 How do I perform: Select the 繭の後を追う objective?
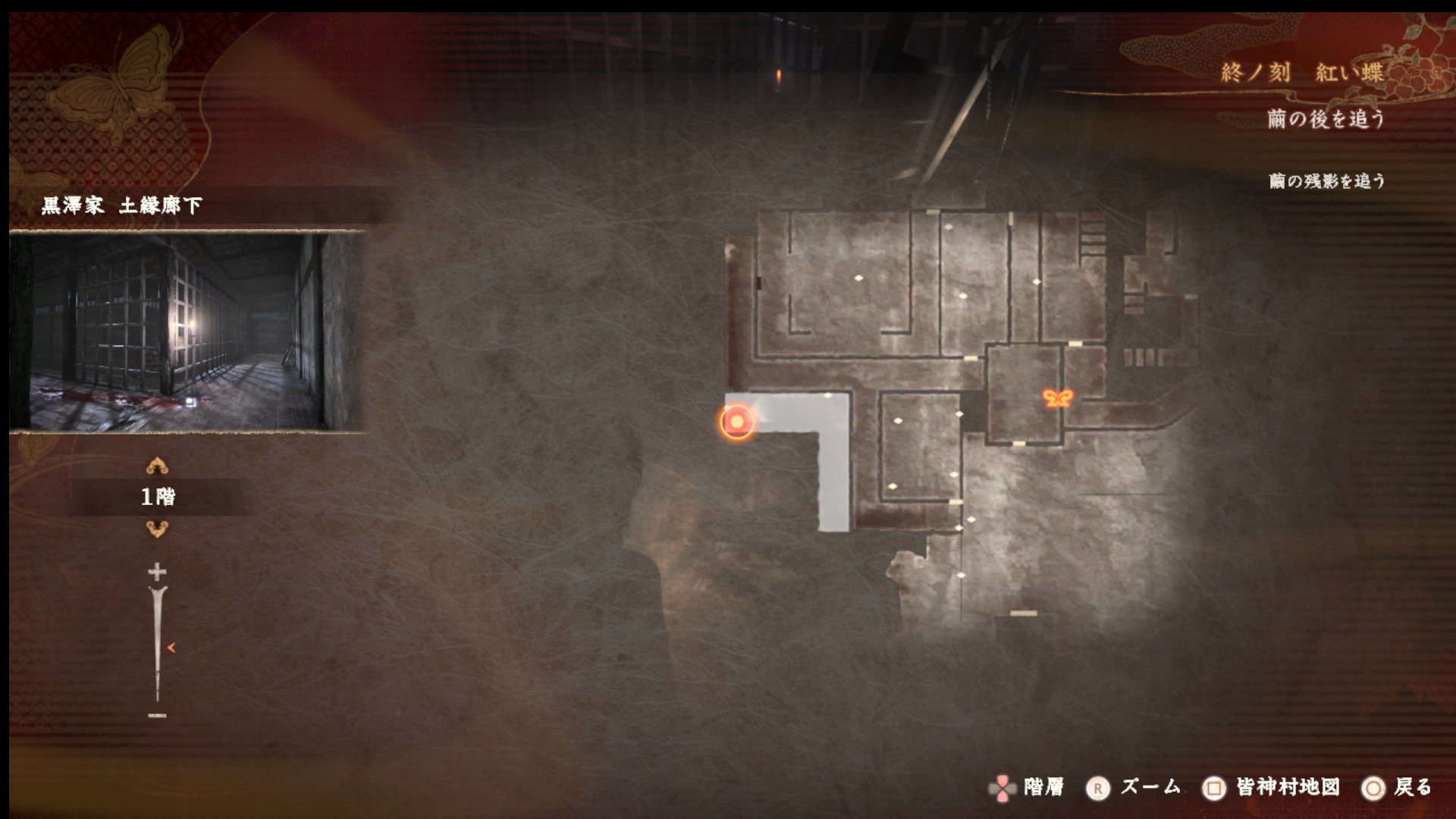click(1326, 119)
